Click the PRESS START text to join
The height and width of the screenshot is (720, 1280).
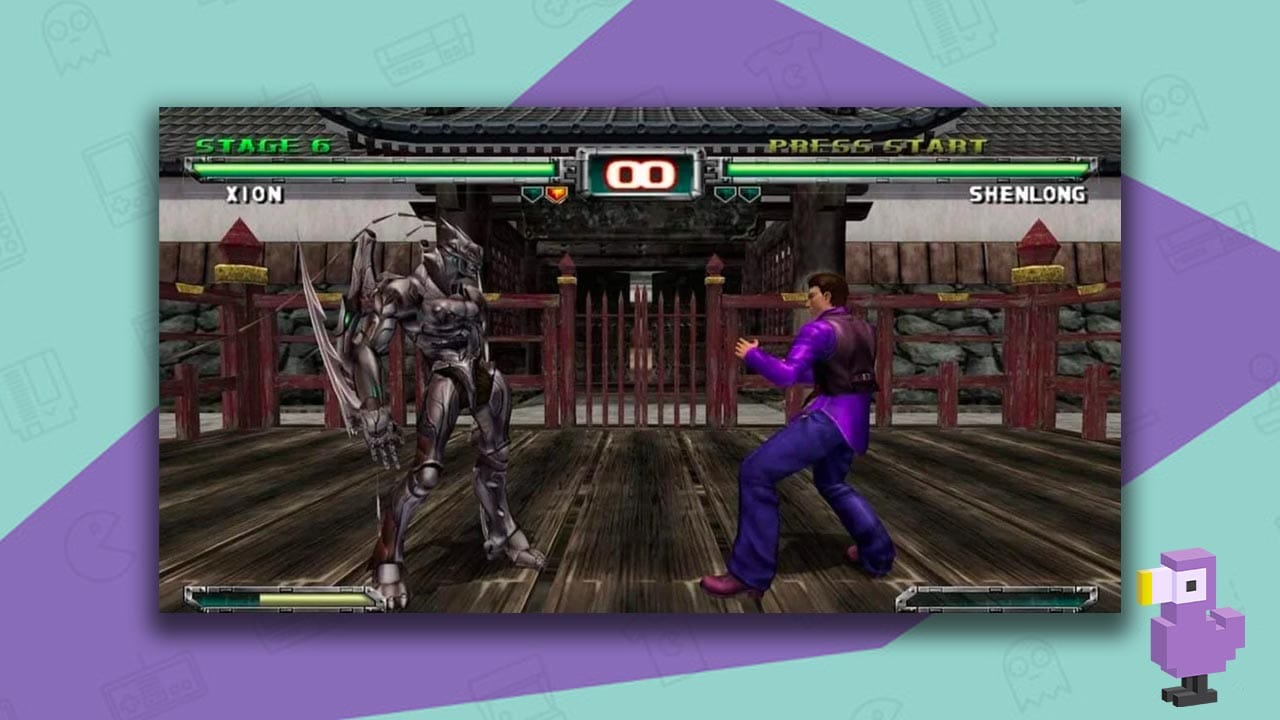(x=875, y=145)
